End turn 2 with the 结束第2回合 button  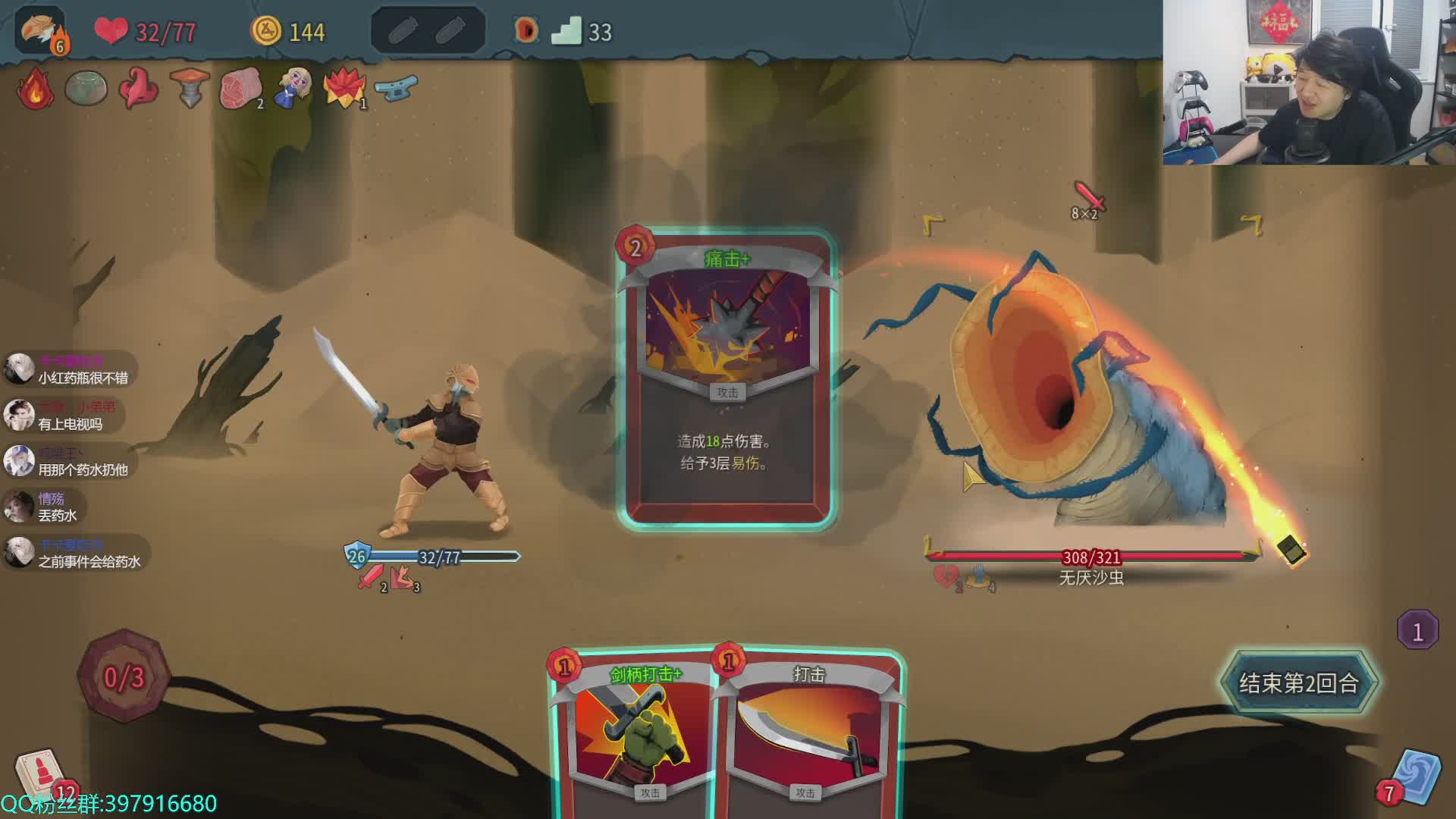coord(1298,682)
